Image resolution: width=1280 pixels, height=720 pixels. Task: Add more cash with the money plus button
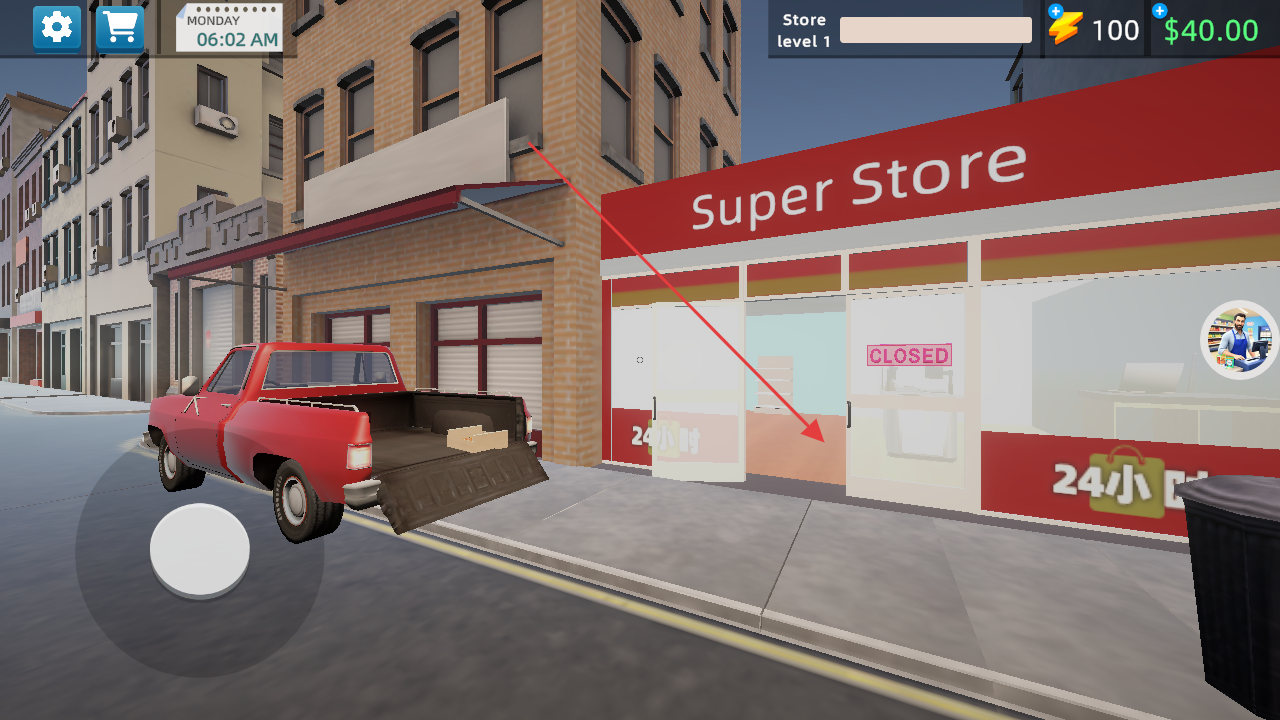1159,11
